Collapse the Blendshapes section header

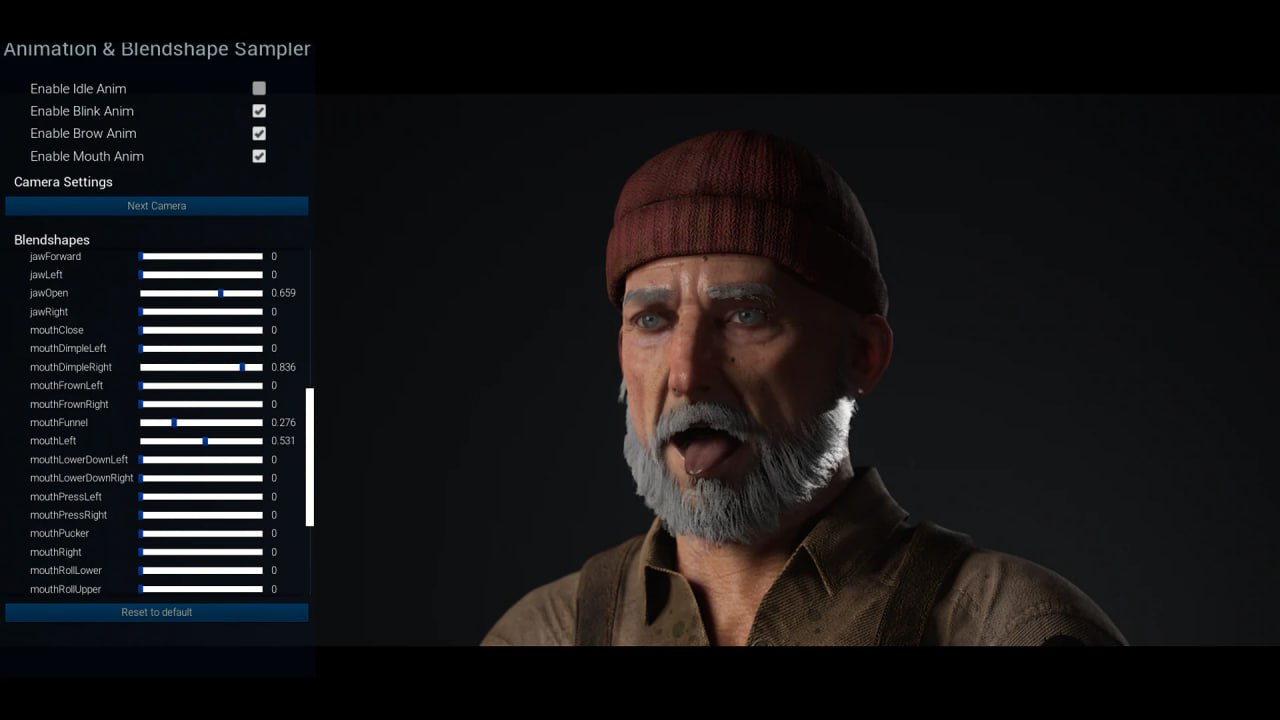(x=51, y=239)
